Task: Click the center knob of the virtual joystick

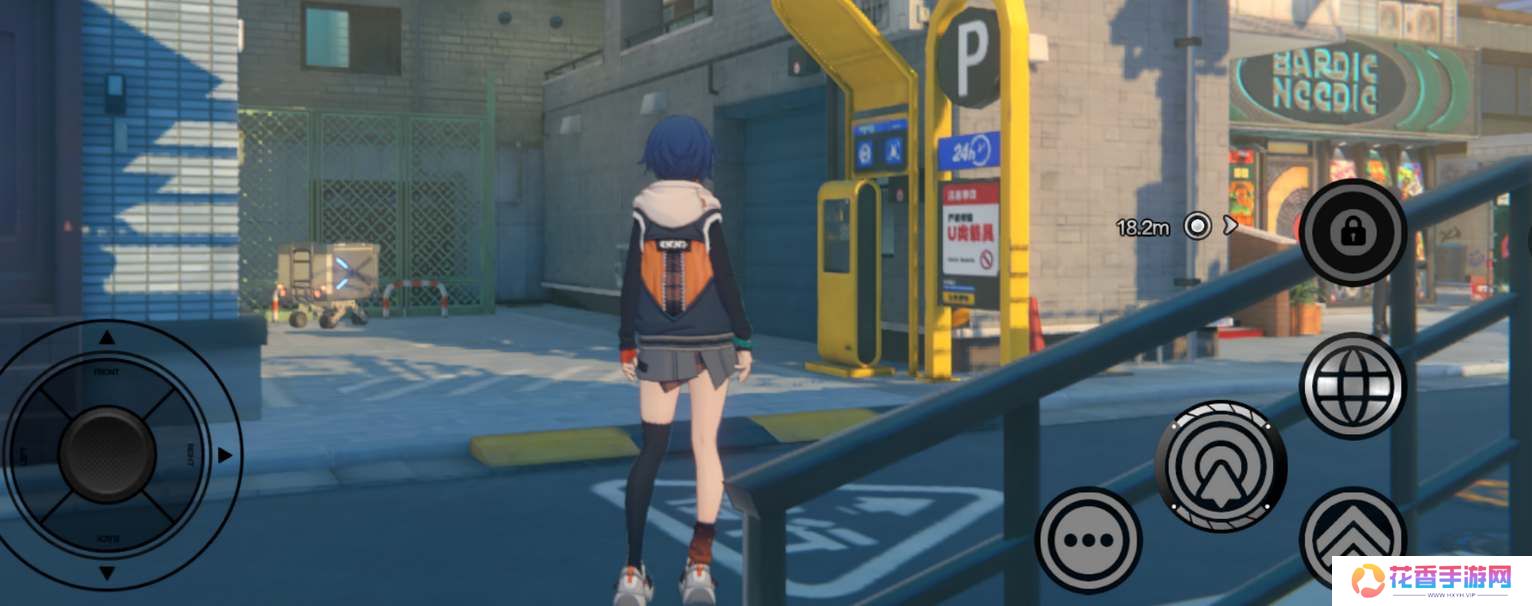Action: pyautogui.click(x=107, y=455)
